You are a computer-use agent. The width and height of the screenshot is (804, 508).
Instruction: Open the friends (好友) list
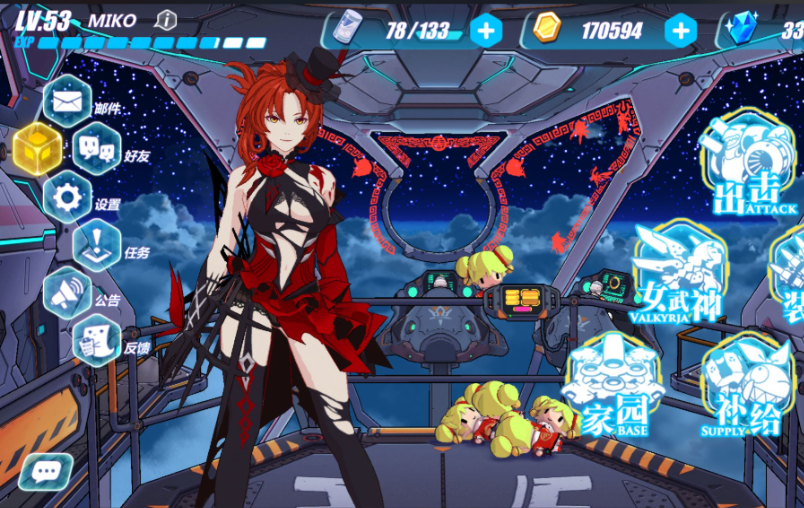pyautogui.click(x=97, y=149)
